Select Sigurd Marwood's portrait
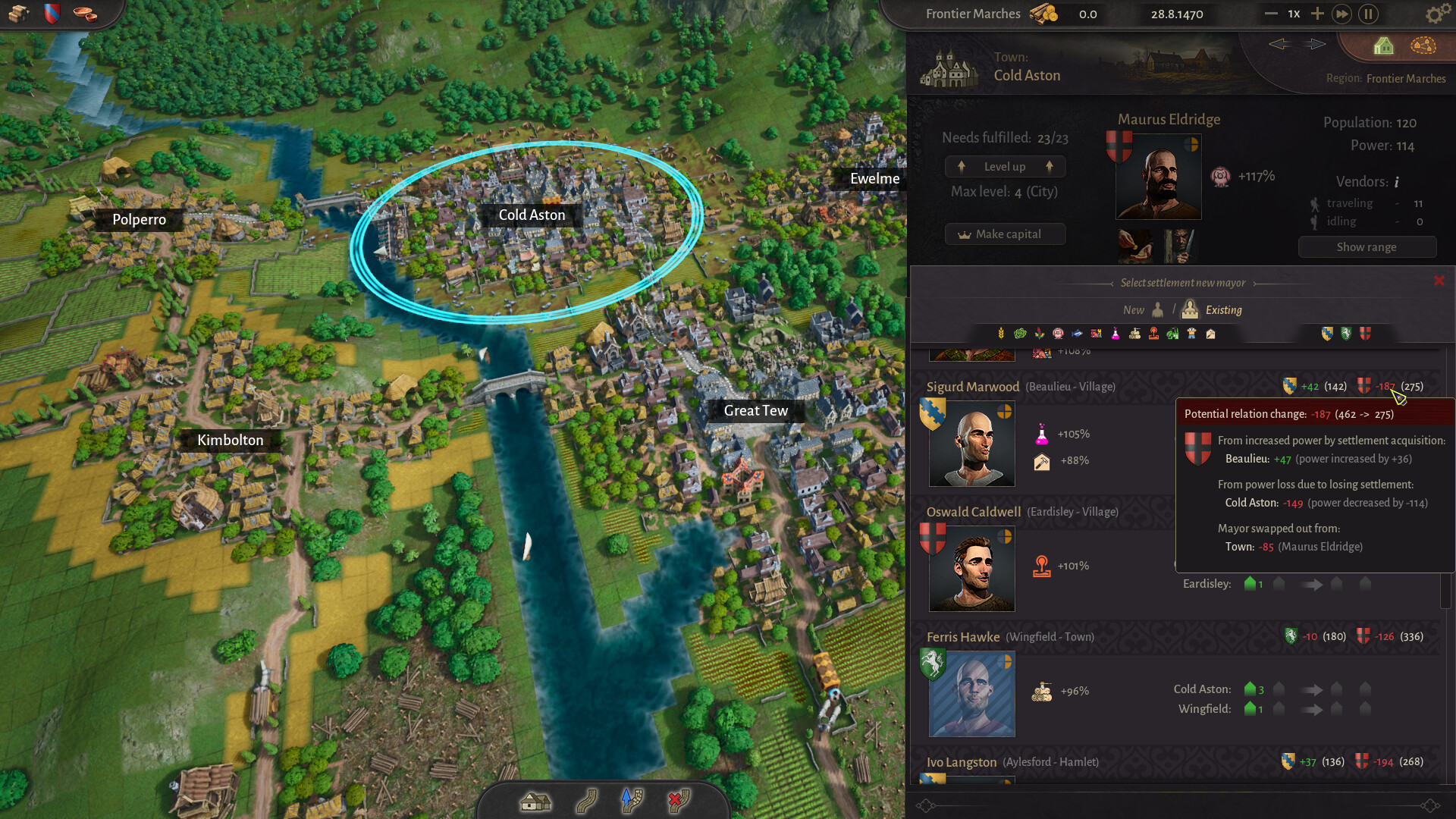Screen dimensions: 1456x819 click(971, 444)
